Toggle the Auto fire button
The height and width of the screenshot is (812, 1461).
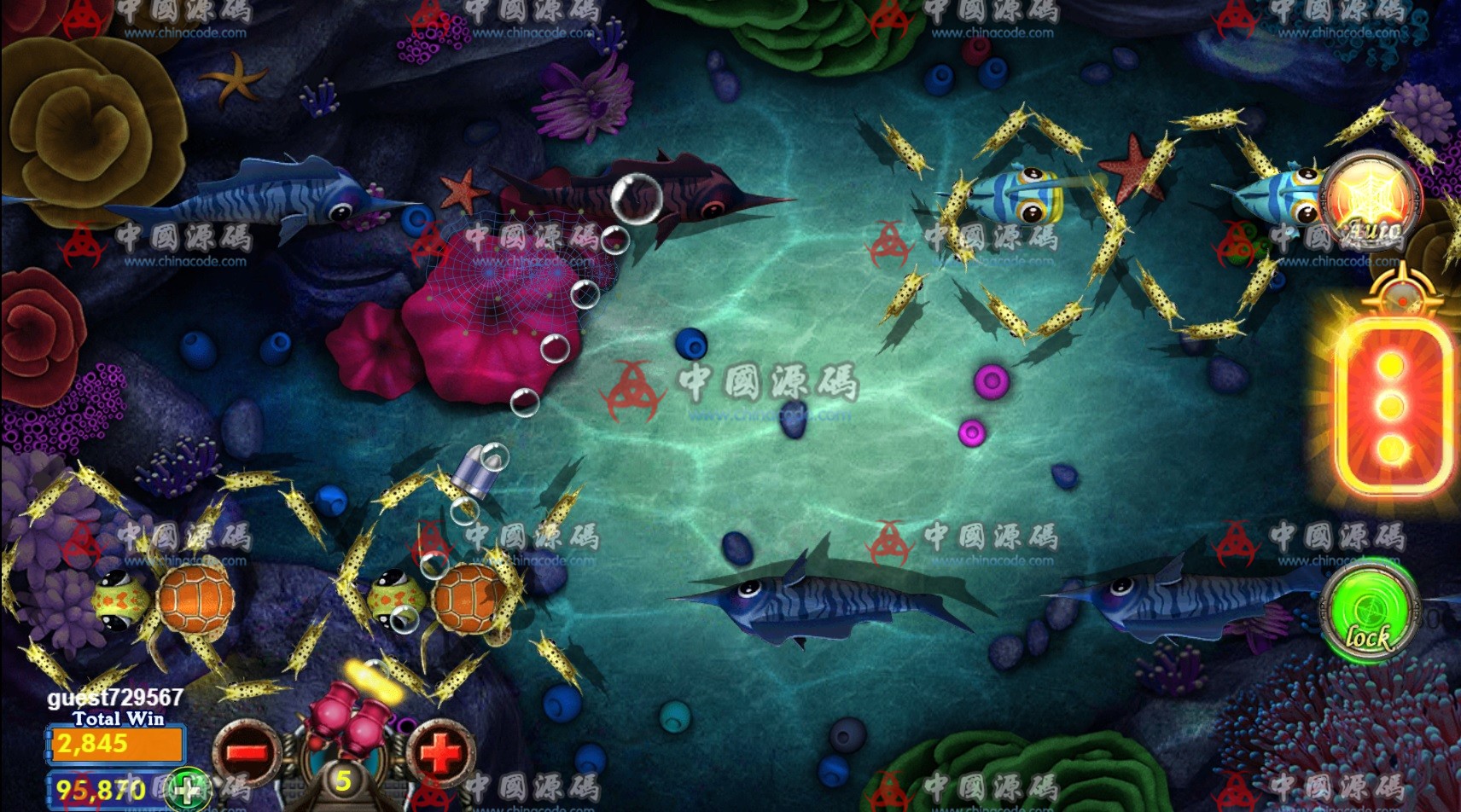pyautogui.click(x=1370, y=203)
